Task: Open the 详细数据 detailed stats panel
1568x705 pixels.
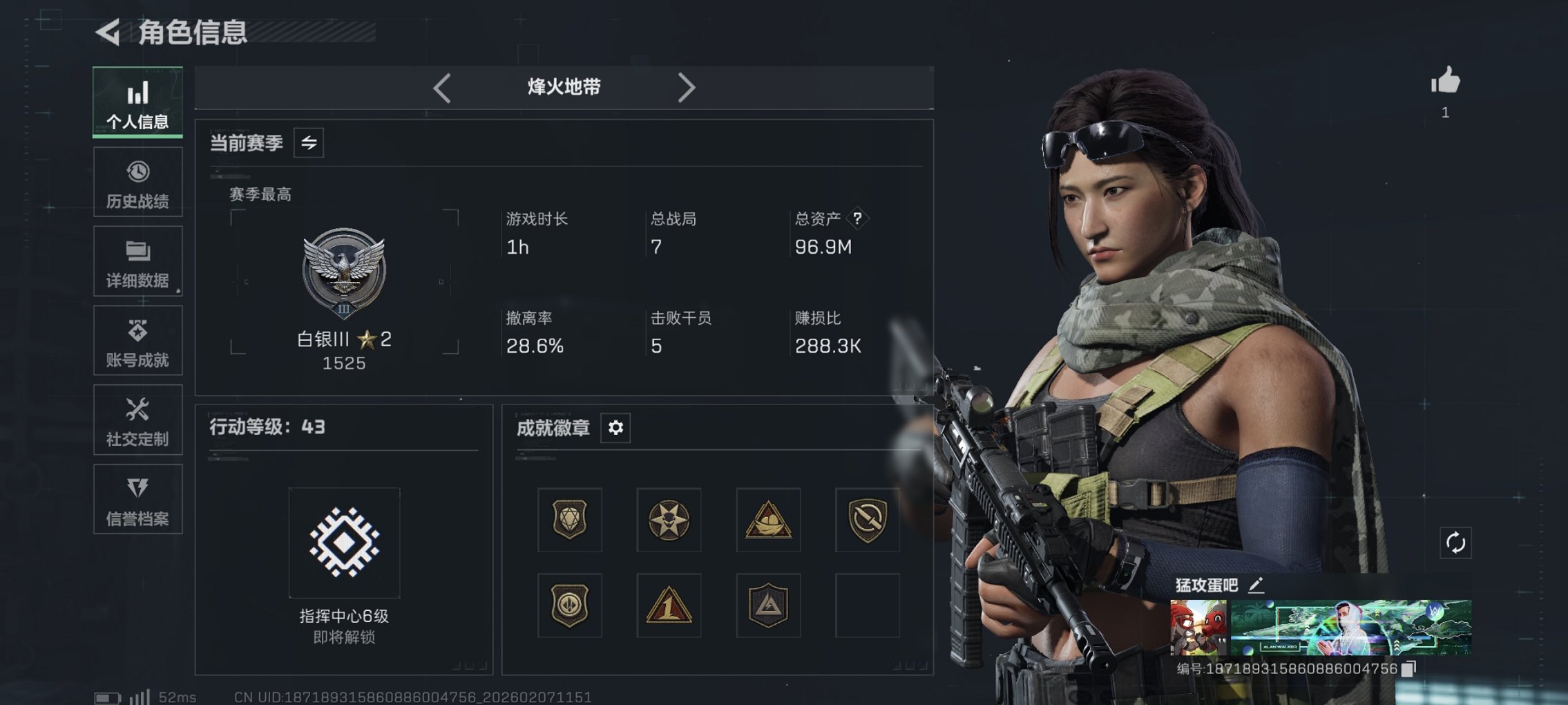Action: point(137,261)
